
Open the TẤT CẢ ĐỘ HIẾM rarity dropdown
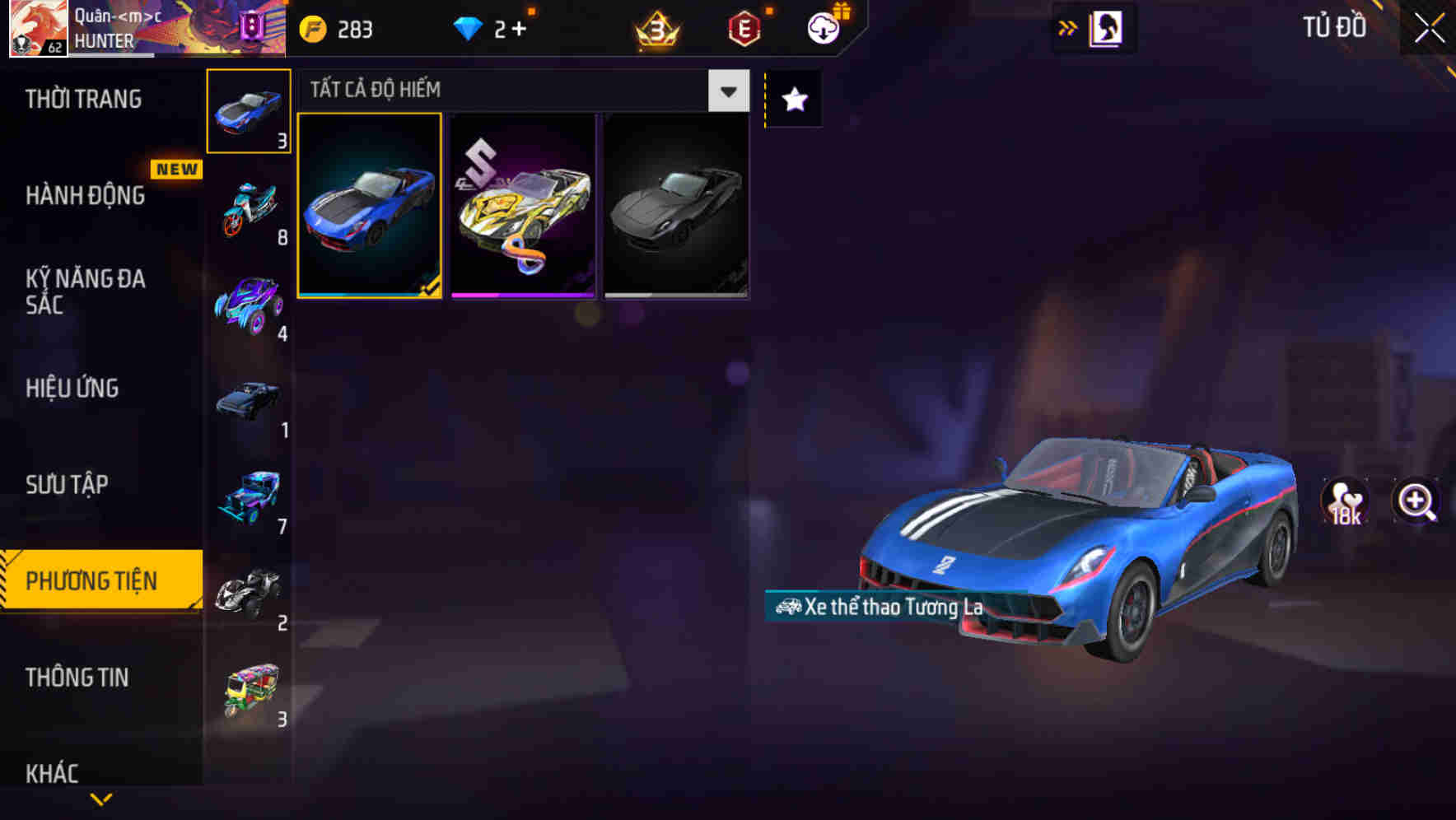coord(727,91)
